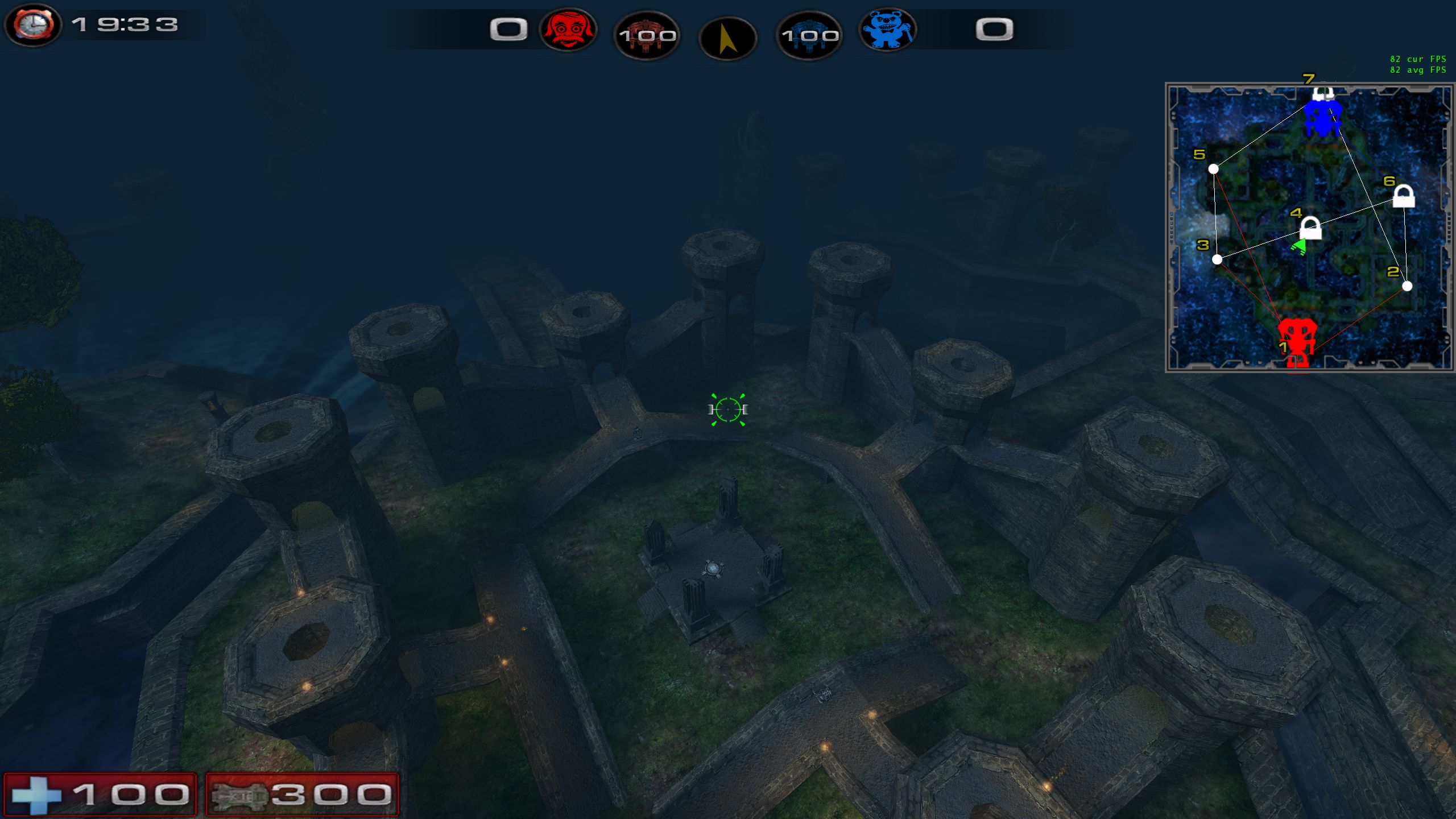Click the match clock icon
Screen dimensions: 1456x819
point(33,25)
